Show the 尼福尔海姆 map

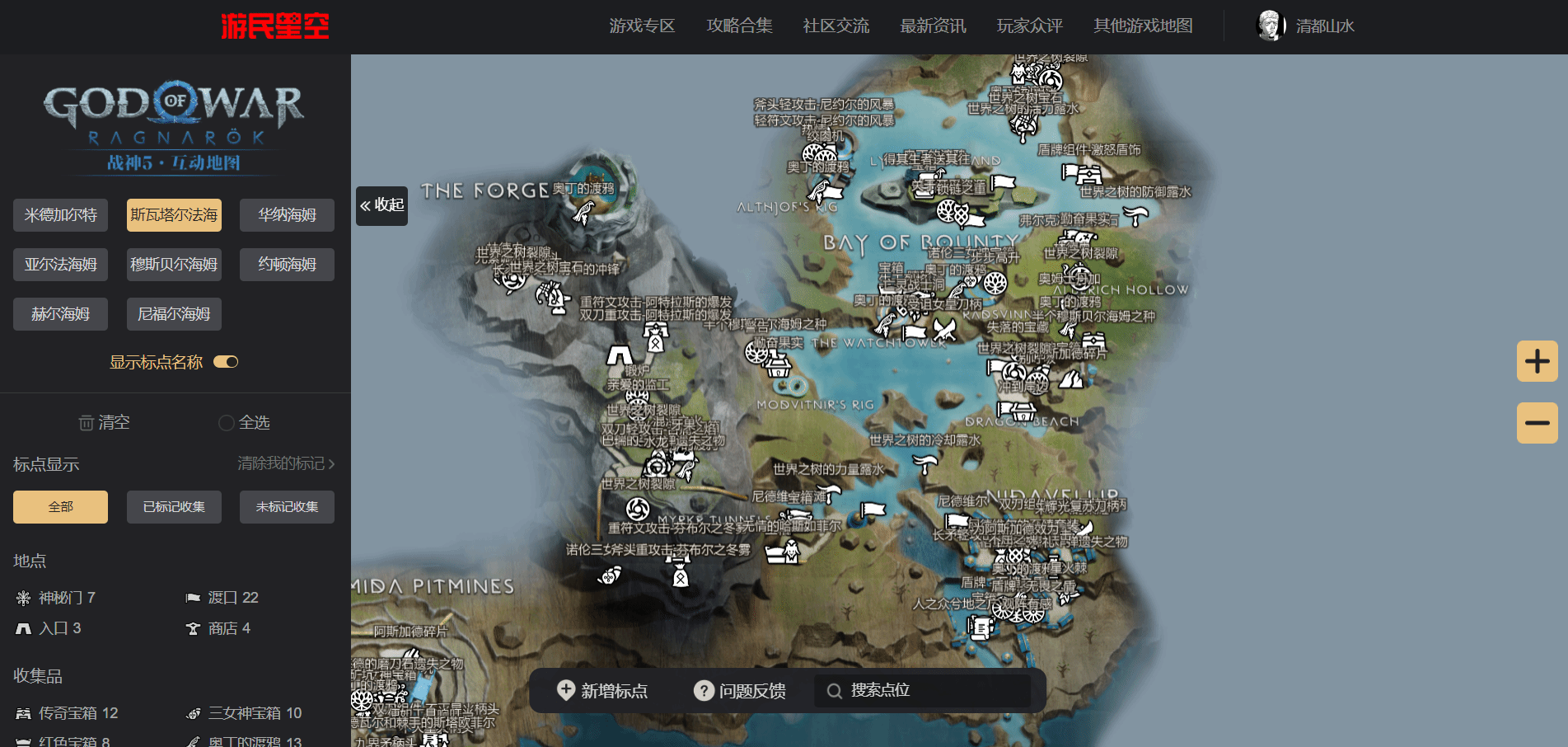(174, 314)
